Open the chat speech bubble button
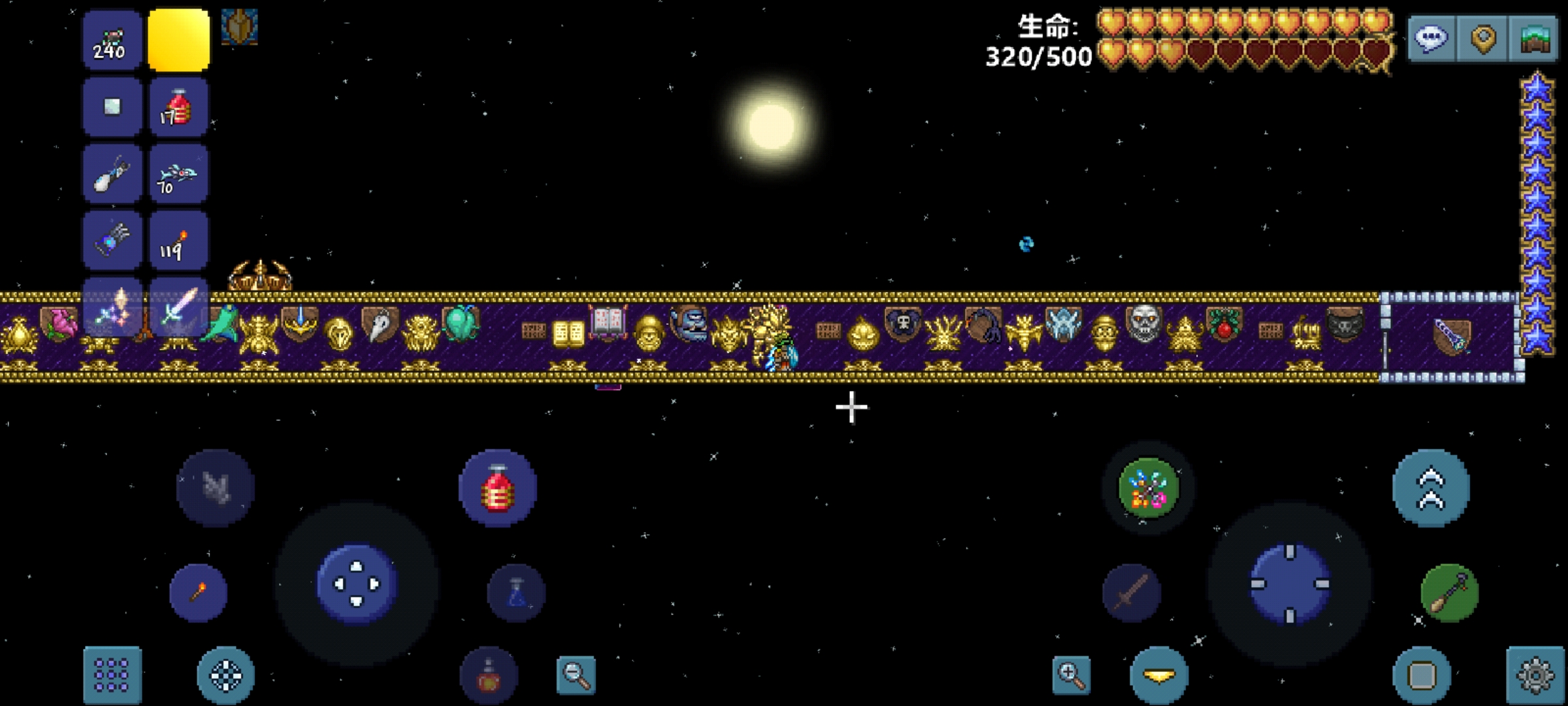Viewport: 1568px width, 706px height. (1431, 39)
